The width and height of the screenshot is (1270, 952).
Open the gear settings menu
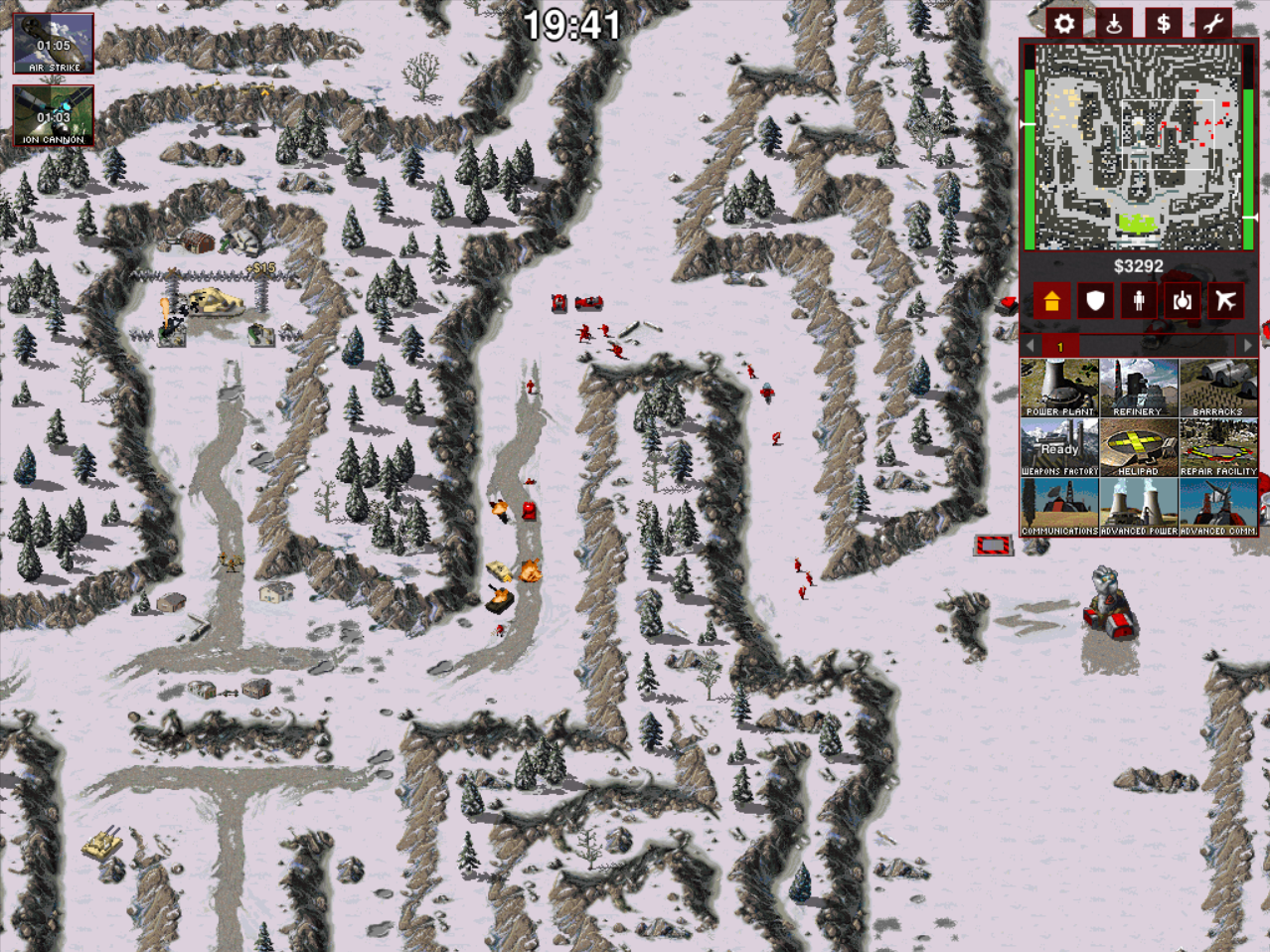(1063, 23)
